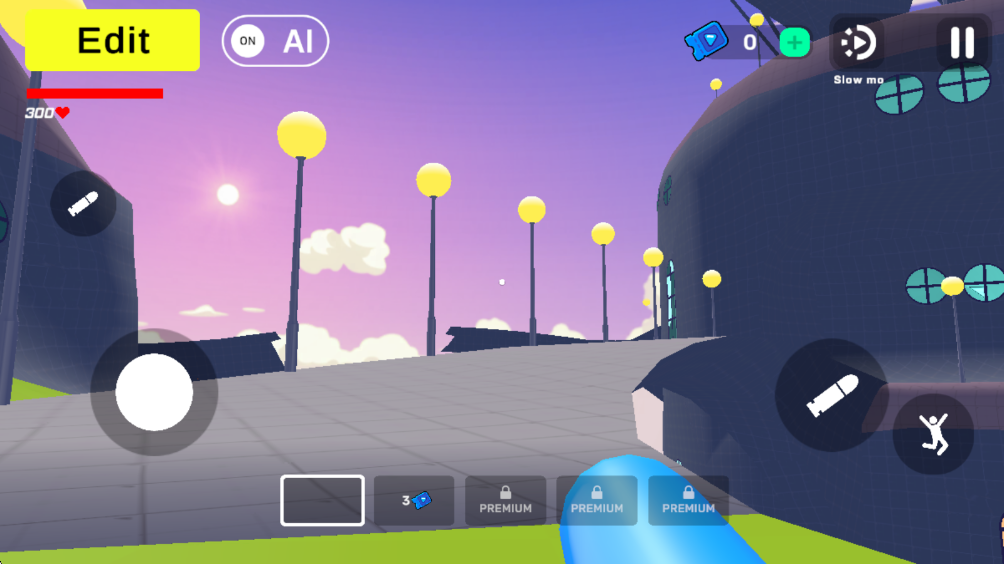Viewport: 1004px width, 564px height.
Task: Tap the small bullet button near health
Action: (x=83, y=203)
